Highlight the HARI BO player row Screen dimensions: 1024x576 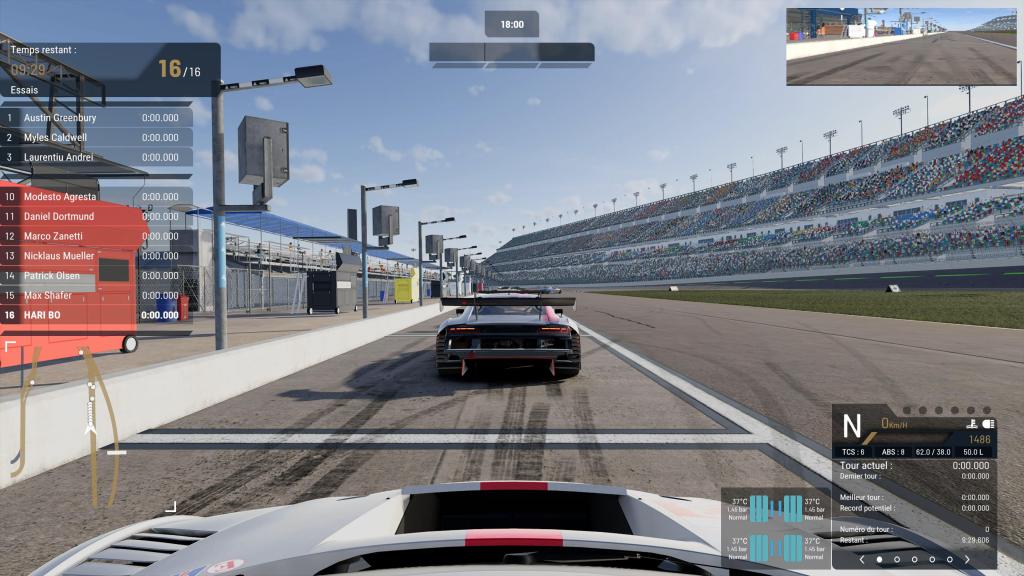click(97, 315)
